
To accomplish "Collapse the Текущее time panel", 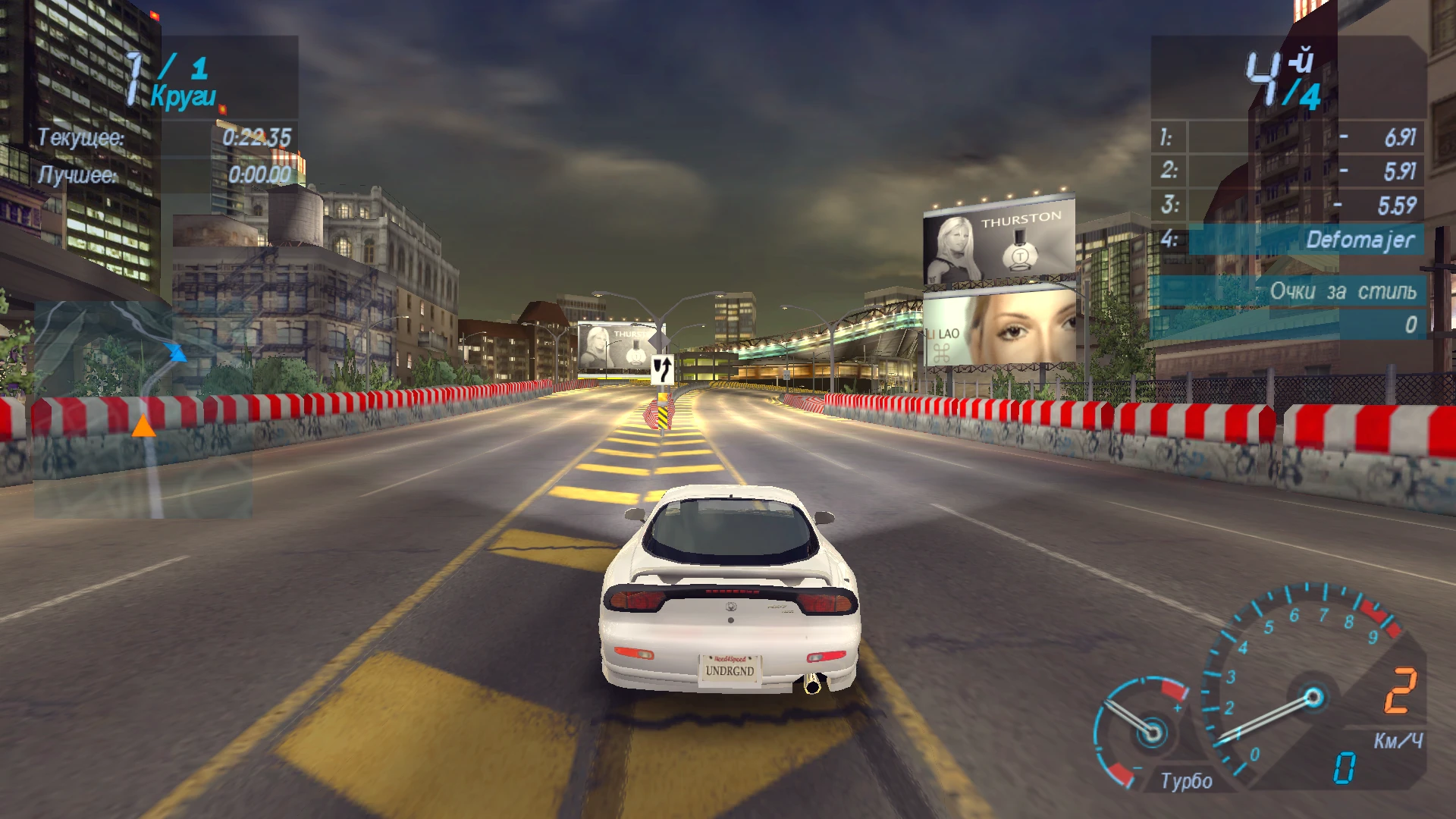I will pos(163,139).
